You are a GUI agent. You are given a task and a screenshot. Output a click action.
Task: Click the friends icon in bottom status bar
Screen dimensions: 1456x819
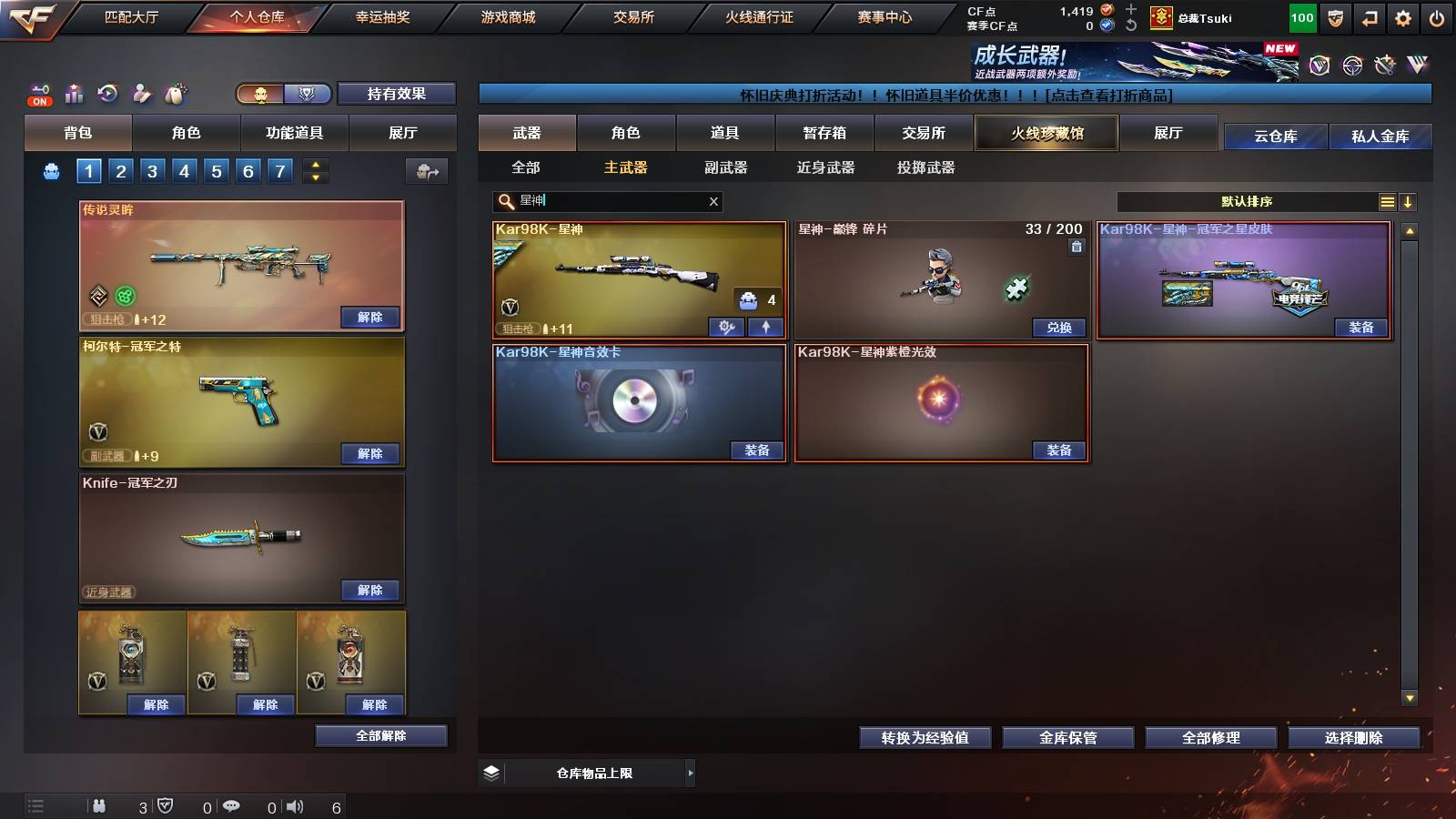[100, 805]
